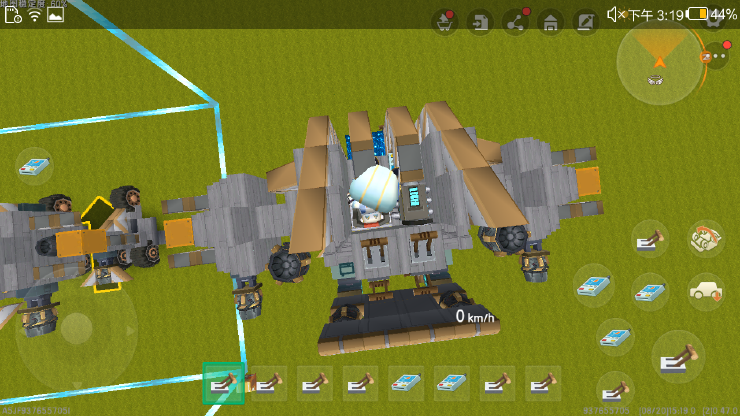Open the three-dots chat bubble button
740x416 pixels.
tap(716, 58)
